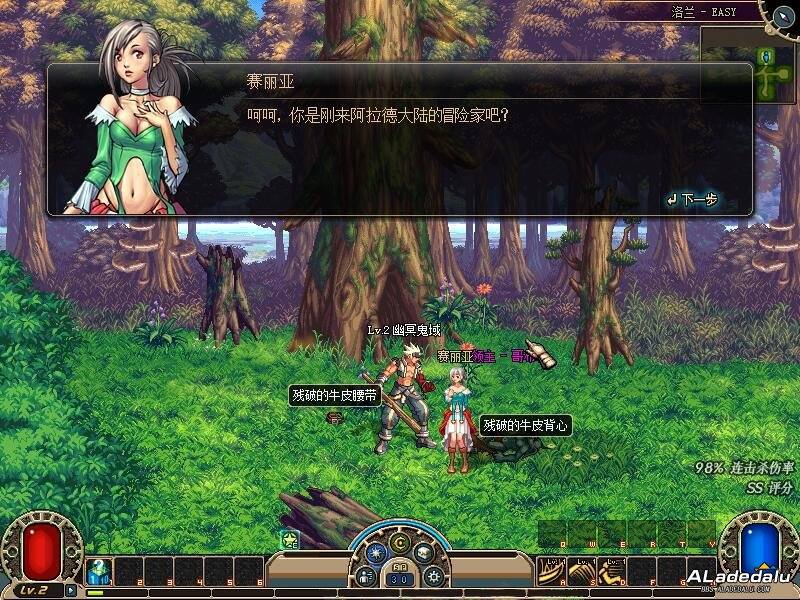
Task: Activate the third skill in the skill bar
Action: pos(611,571)
